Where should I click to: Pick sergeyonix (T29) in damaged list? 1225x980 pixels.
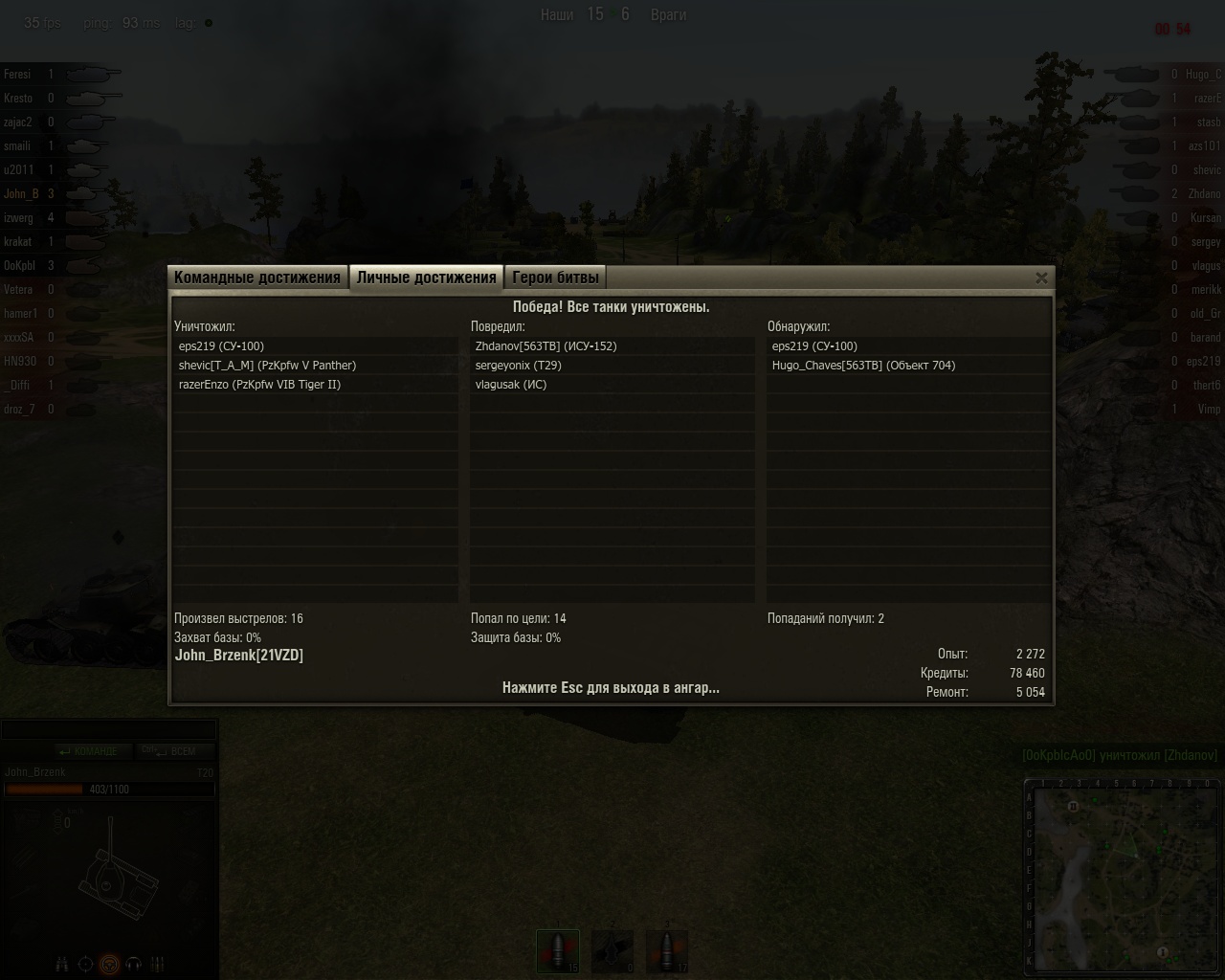coord(518,366)
